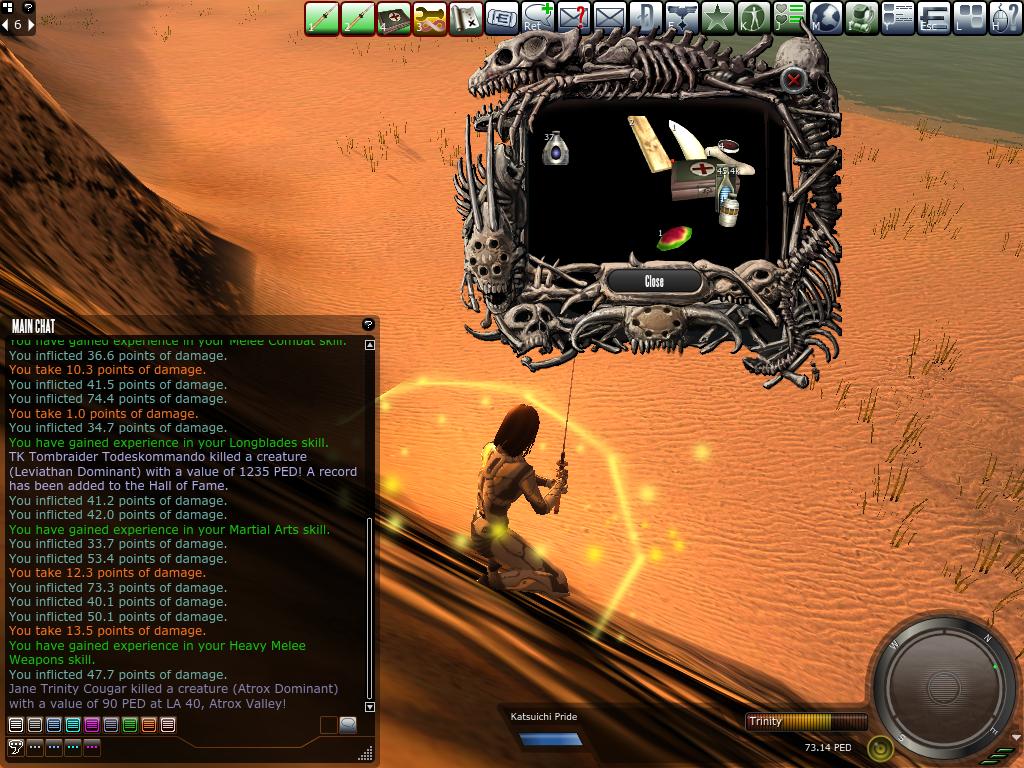Open the question-mark envelope toolbar icon
The width and height of the screenshot is (1024, 768).
[x=574, y=18]
